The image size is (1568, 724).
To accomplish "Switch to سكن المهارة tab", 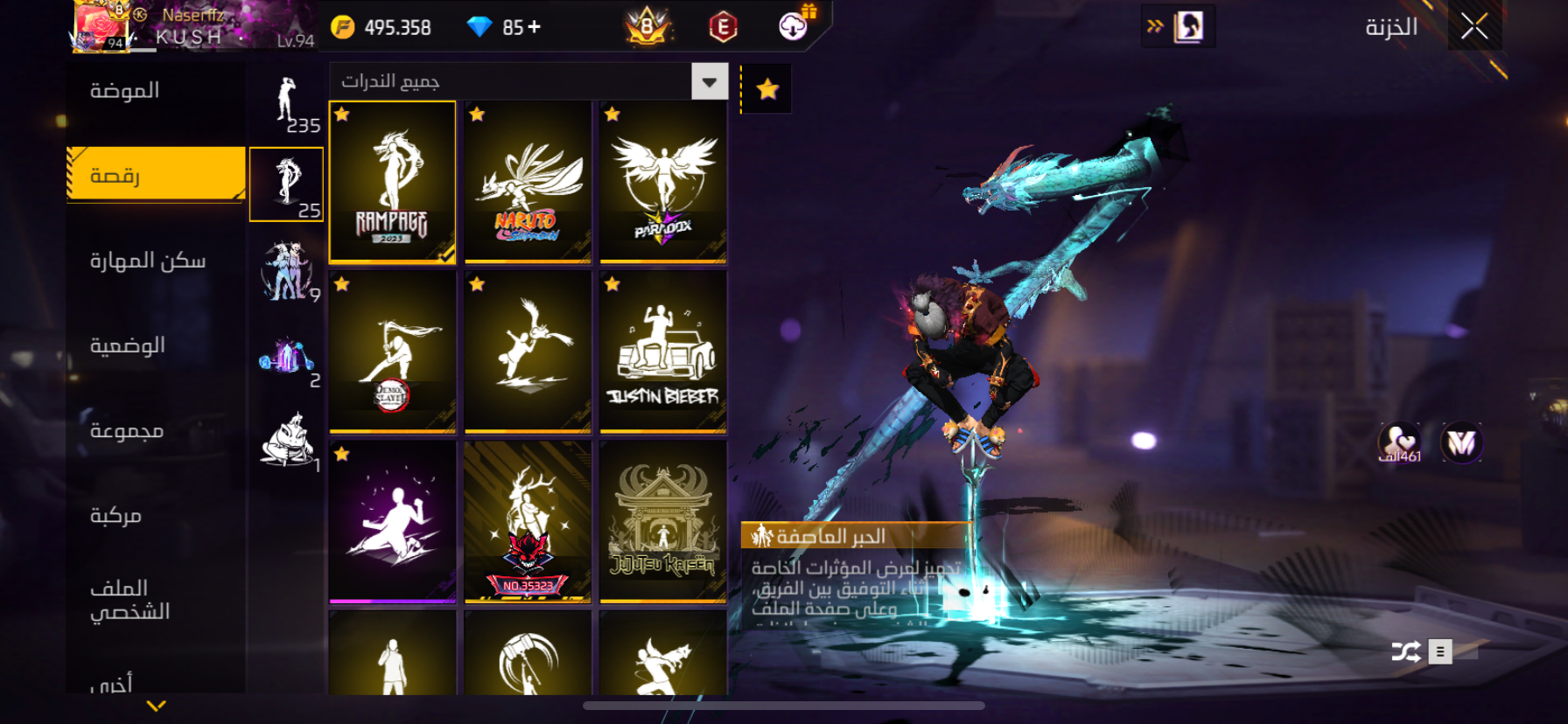I will pos(147,261).
